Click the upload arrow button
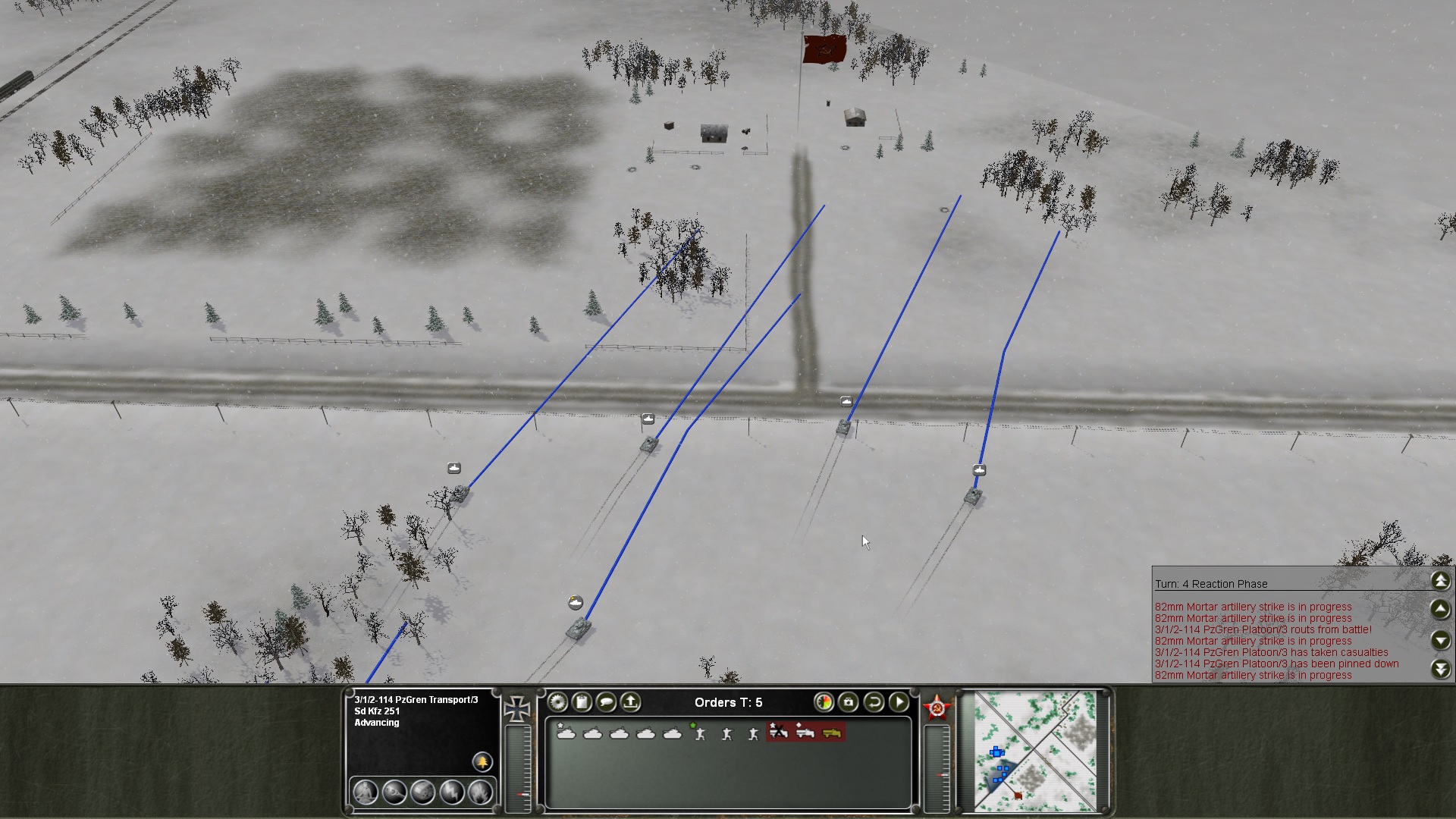 pyautogui.click(x=630, y=702)
